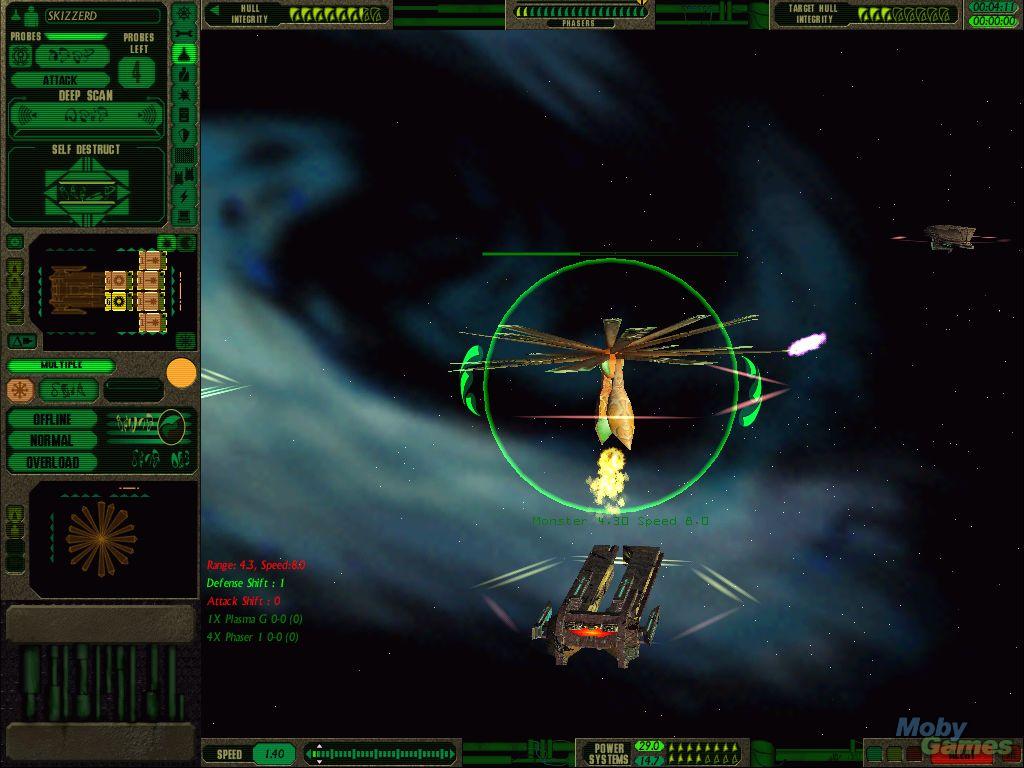Select the Skizzerd ship name field
This screenshot has height=768, width=1024.
tap(100, 16)
